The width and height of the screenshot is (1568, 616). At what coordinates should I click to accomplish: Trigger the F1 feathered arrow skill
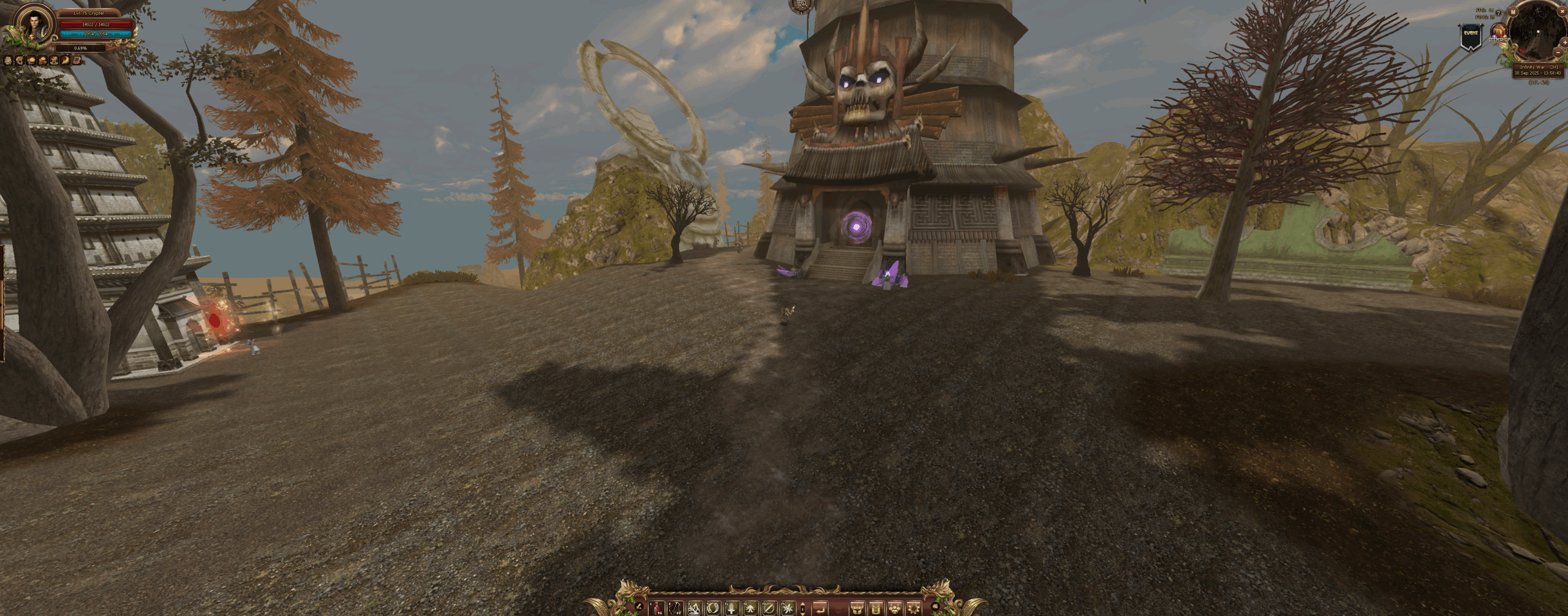tap(731, 609)
